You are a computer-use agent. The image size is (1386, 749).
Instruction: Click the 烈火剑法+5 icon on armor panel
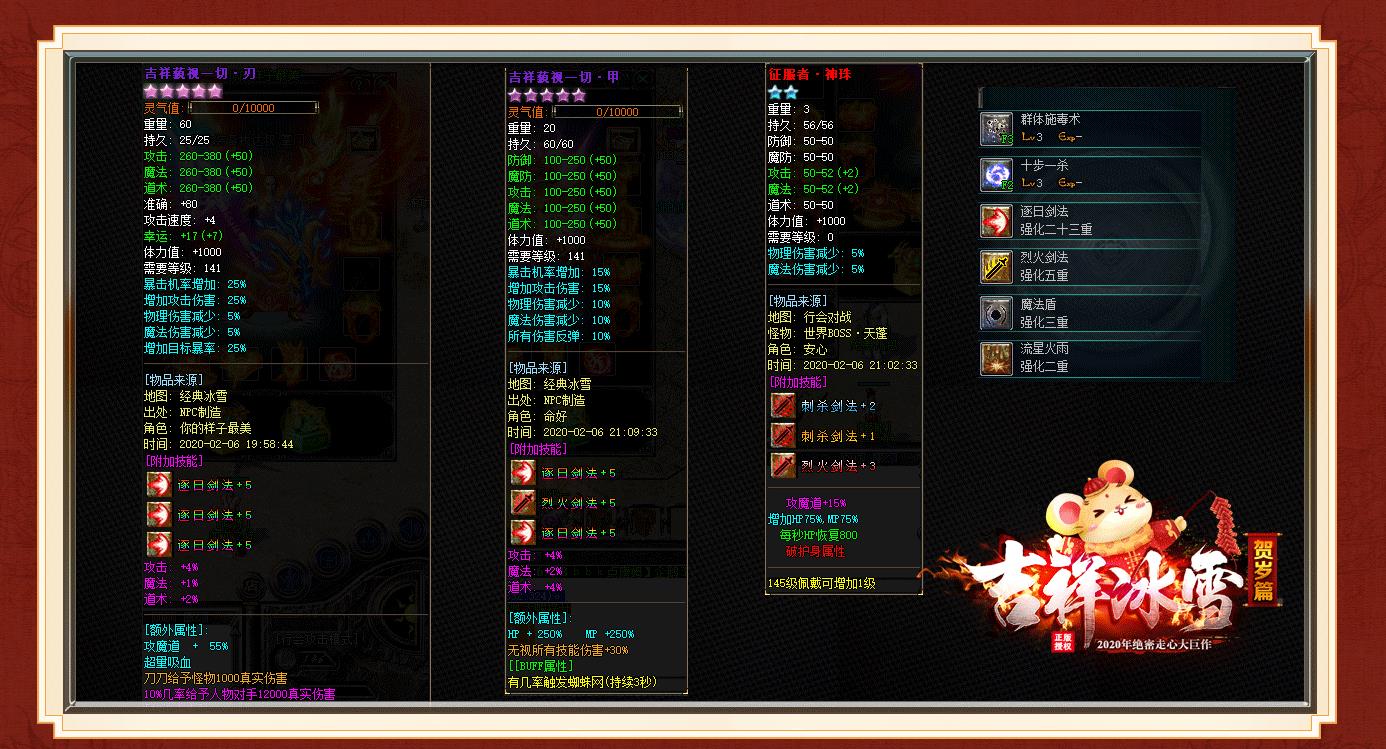[522, 502]
